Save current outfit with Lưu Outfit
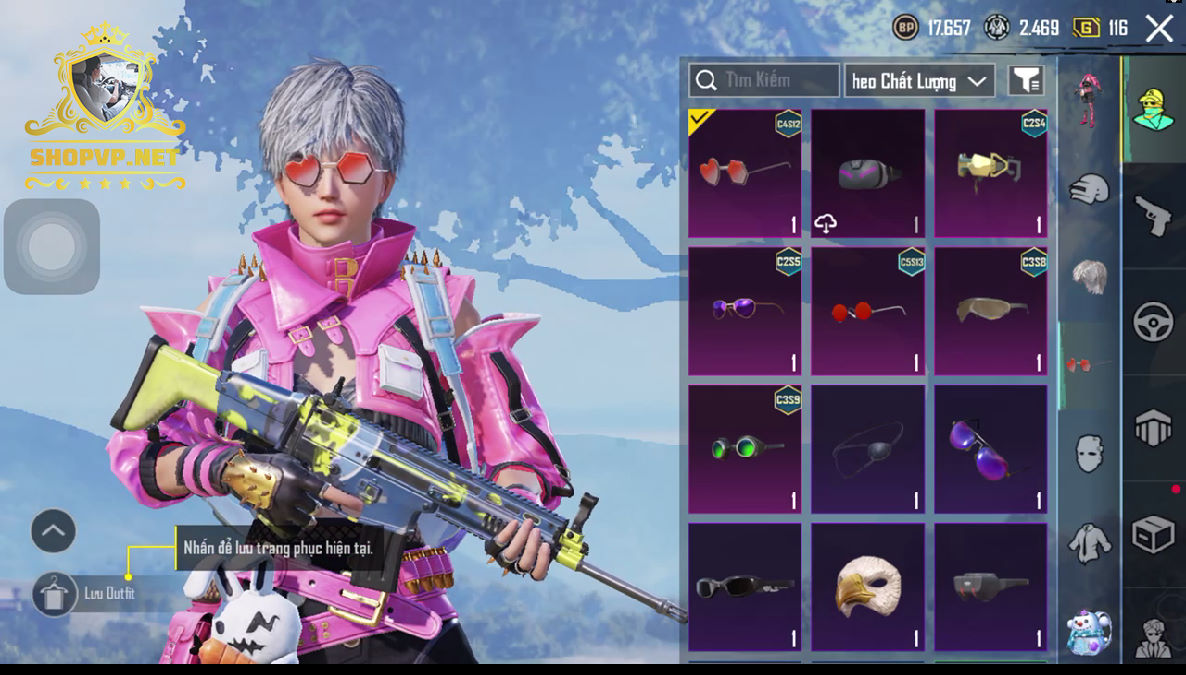 pos(55,594)
